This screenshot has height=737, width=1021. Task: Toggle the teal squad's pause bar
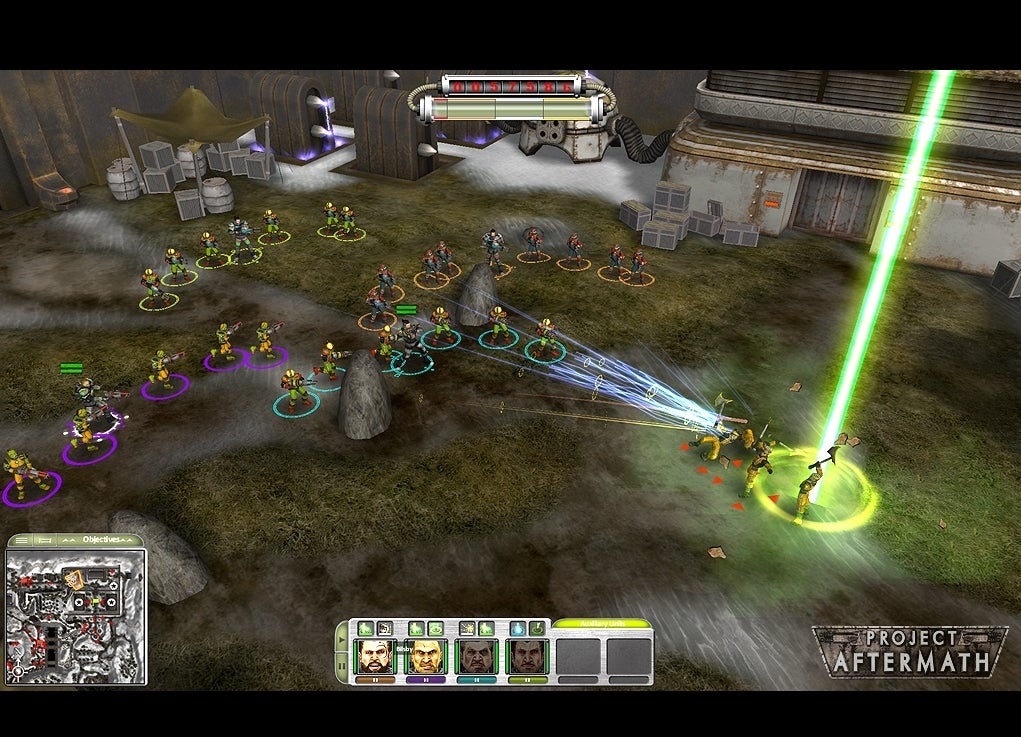[x=477, y=680]
